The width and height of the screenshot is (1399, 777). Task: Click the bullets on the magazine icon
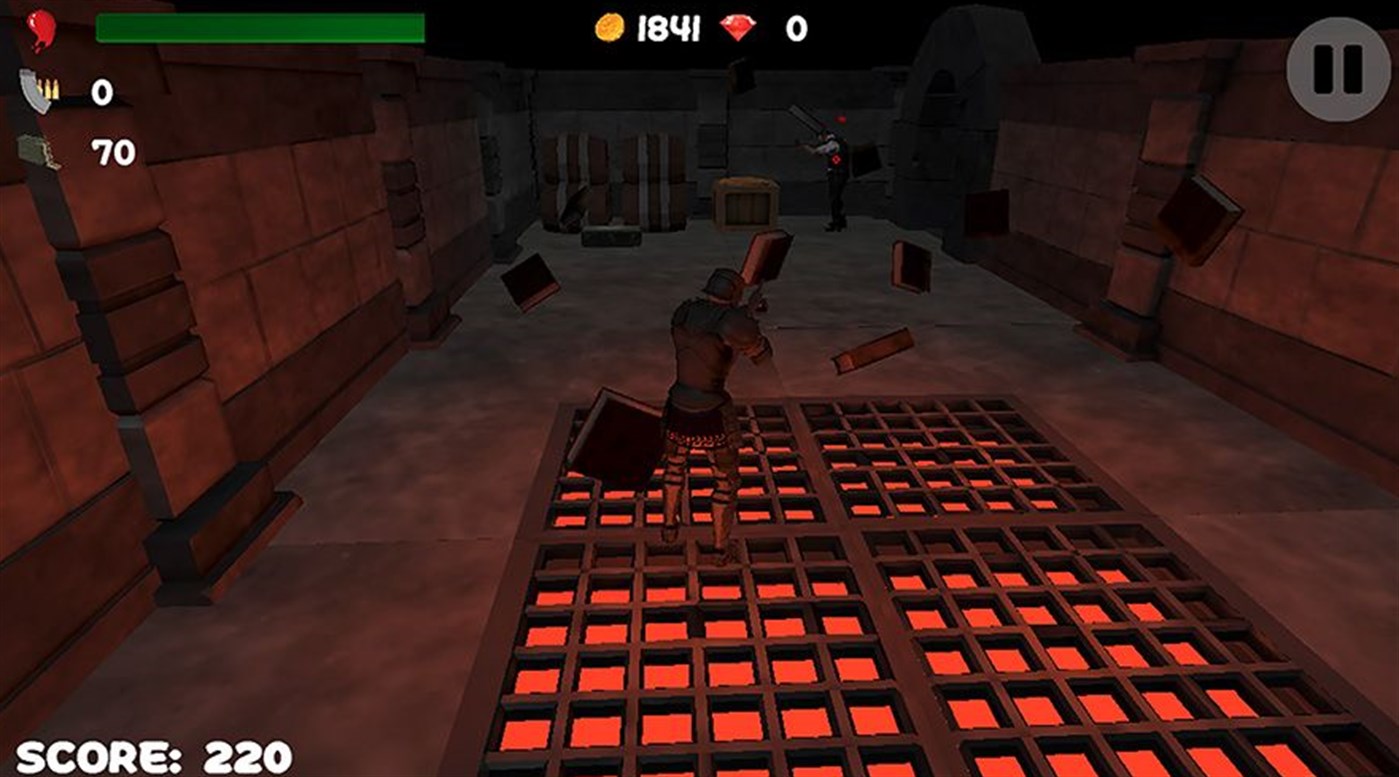pos(45,90)
